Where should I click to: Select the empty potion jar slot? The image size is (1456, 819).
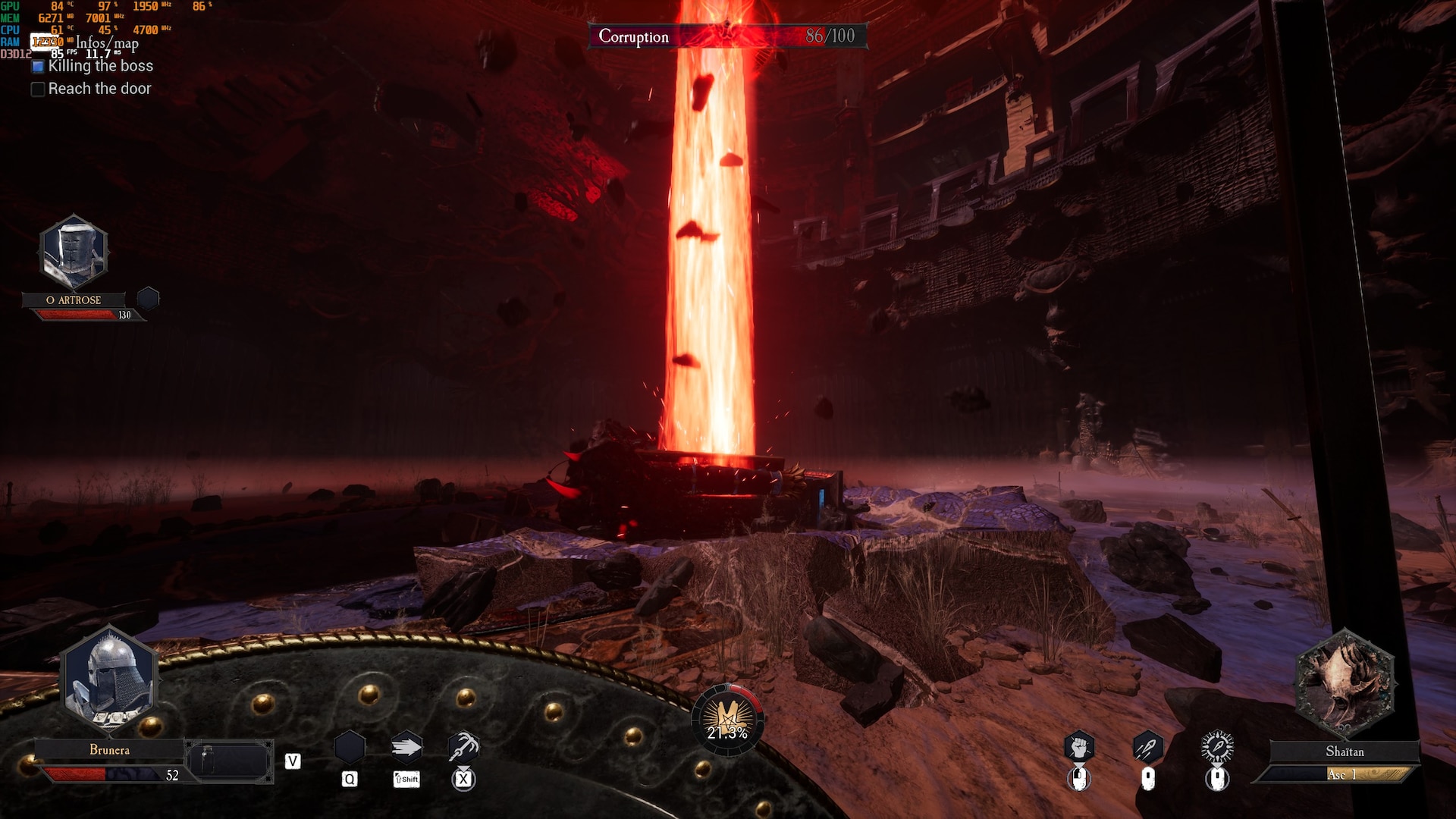click(230, 760)
